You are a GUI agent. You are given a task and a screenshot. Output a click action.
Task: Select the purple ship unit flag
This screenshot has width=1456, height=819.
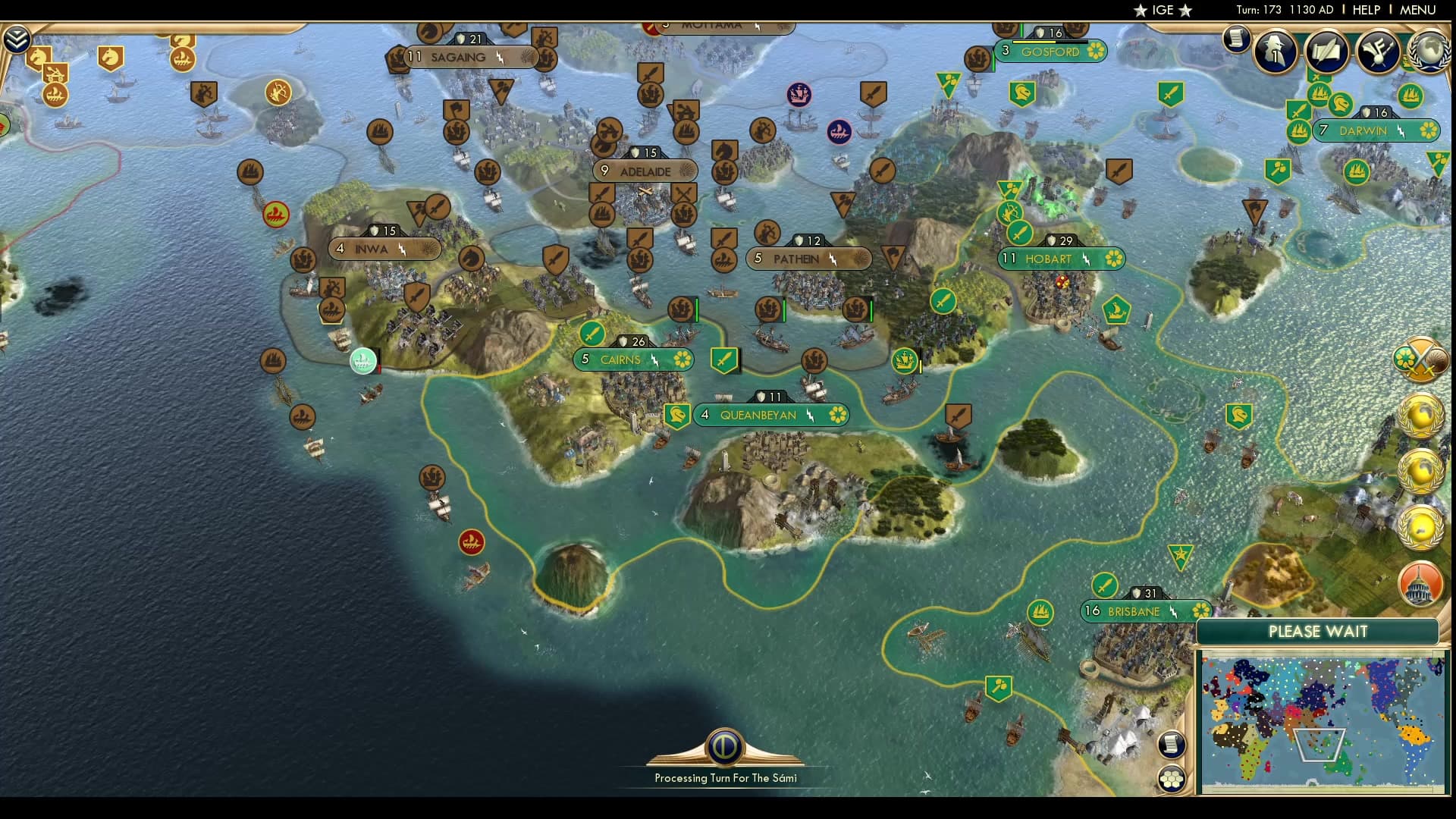point(799,96)
